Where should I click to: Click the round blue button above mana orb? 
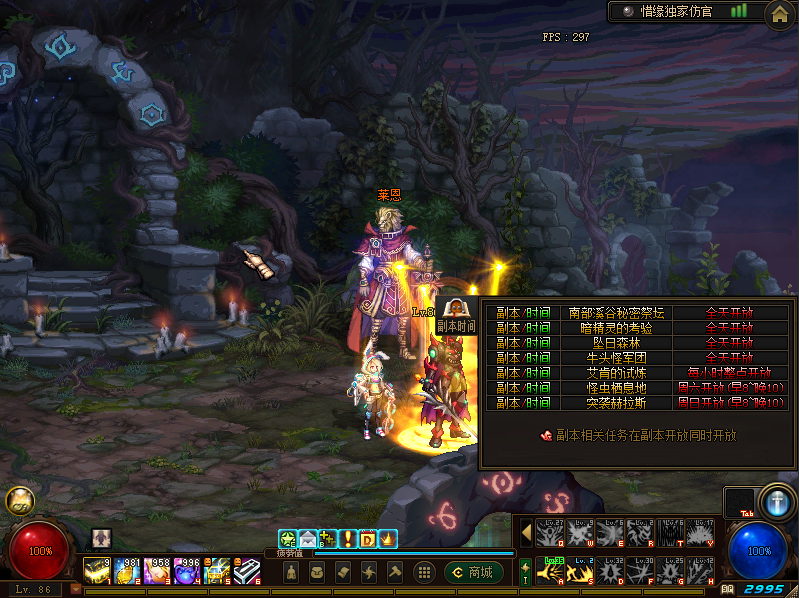click(x=776, y=501)
